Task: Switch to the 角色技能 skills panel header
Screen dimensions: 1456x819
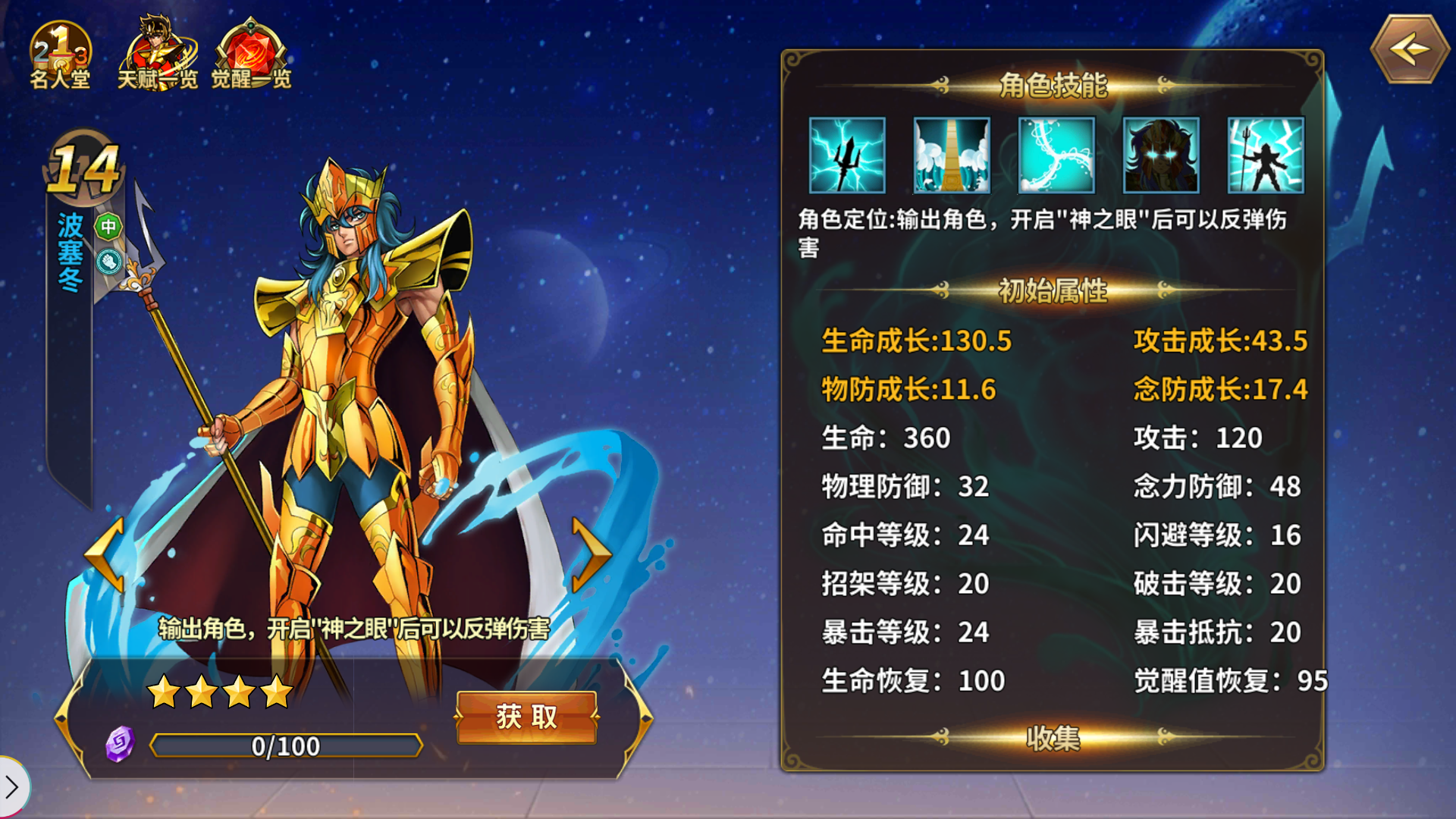Action: coord(1052,86)
